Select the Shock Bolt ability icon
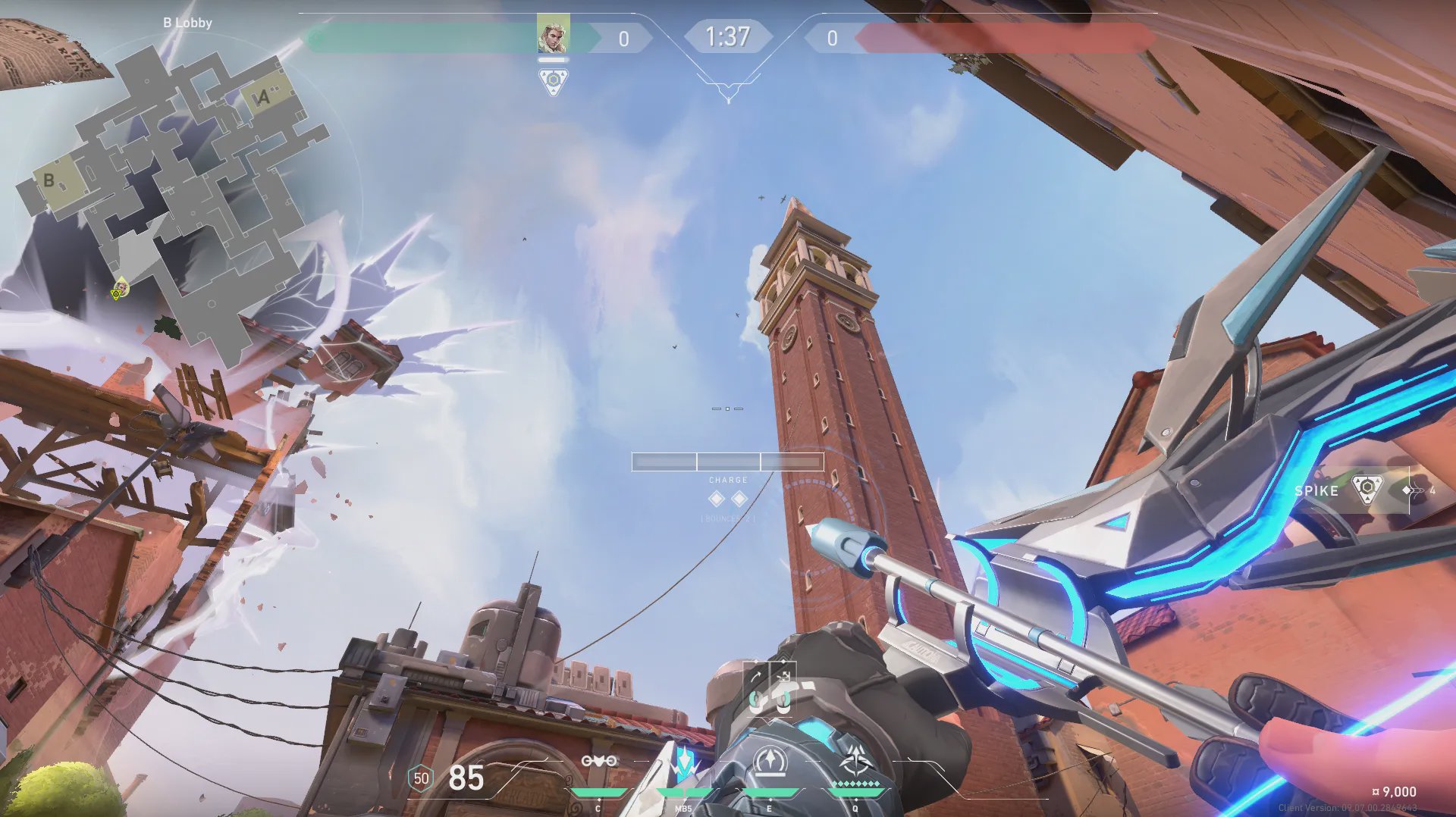 683,762
